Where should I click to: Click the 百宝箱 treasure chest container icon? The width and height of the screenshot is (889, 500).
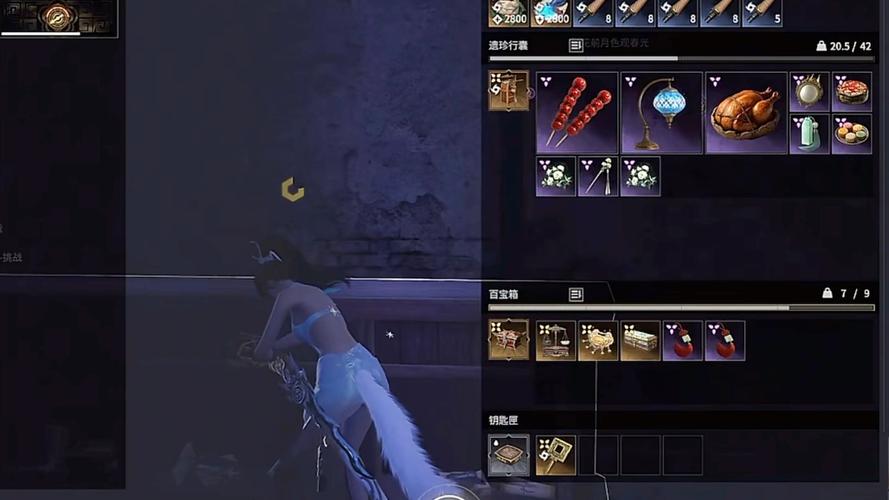508,340
